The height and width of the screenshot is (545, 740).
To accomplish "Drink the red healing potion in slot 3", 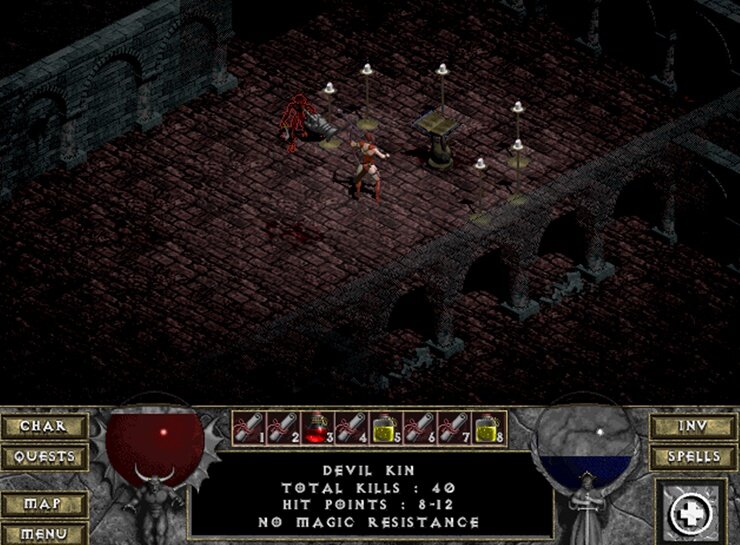I will tap(317, 426).
